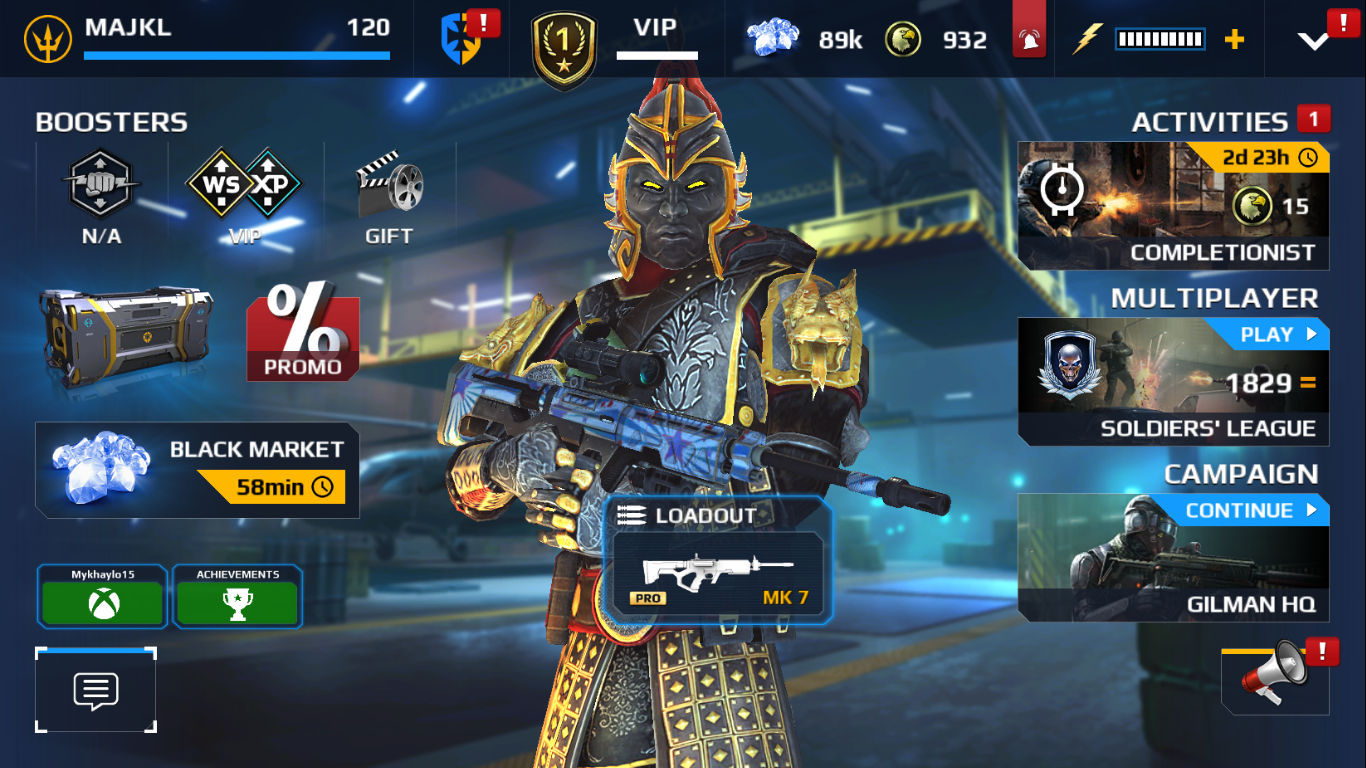Add energy with the plus button
1366x768 pixels.
click(x=1235, y=40)
